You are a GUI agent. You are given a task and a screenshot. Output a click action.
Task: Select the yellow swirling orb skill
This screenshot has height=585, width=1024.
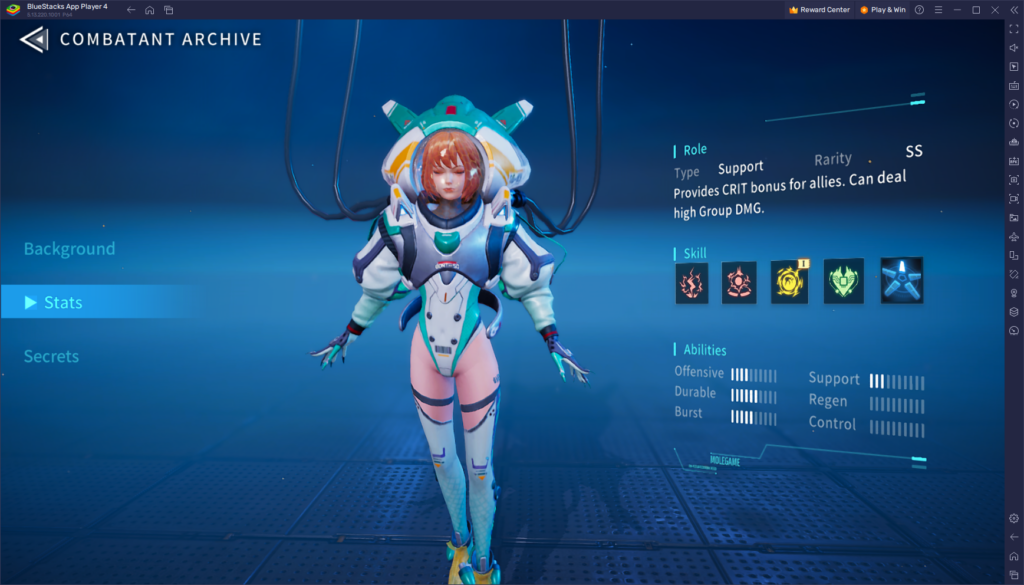(789, 283)
